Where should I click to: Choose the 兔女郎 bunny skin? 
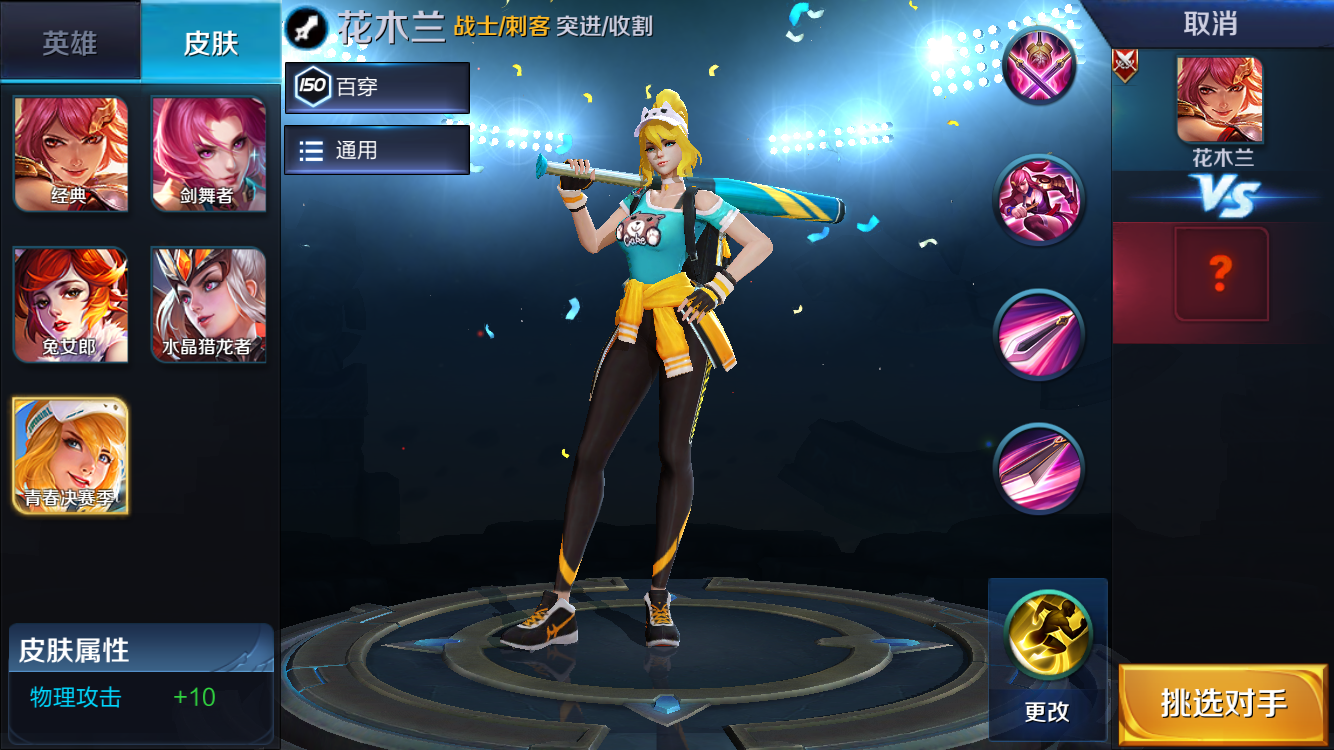[x=70, y=305]
